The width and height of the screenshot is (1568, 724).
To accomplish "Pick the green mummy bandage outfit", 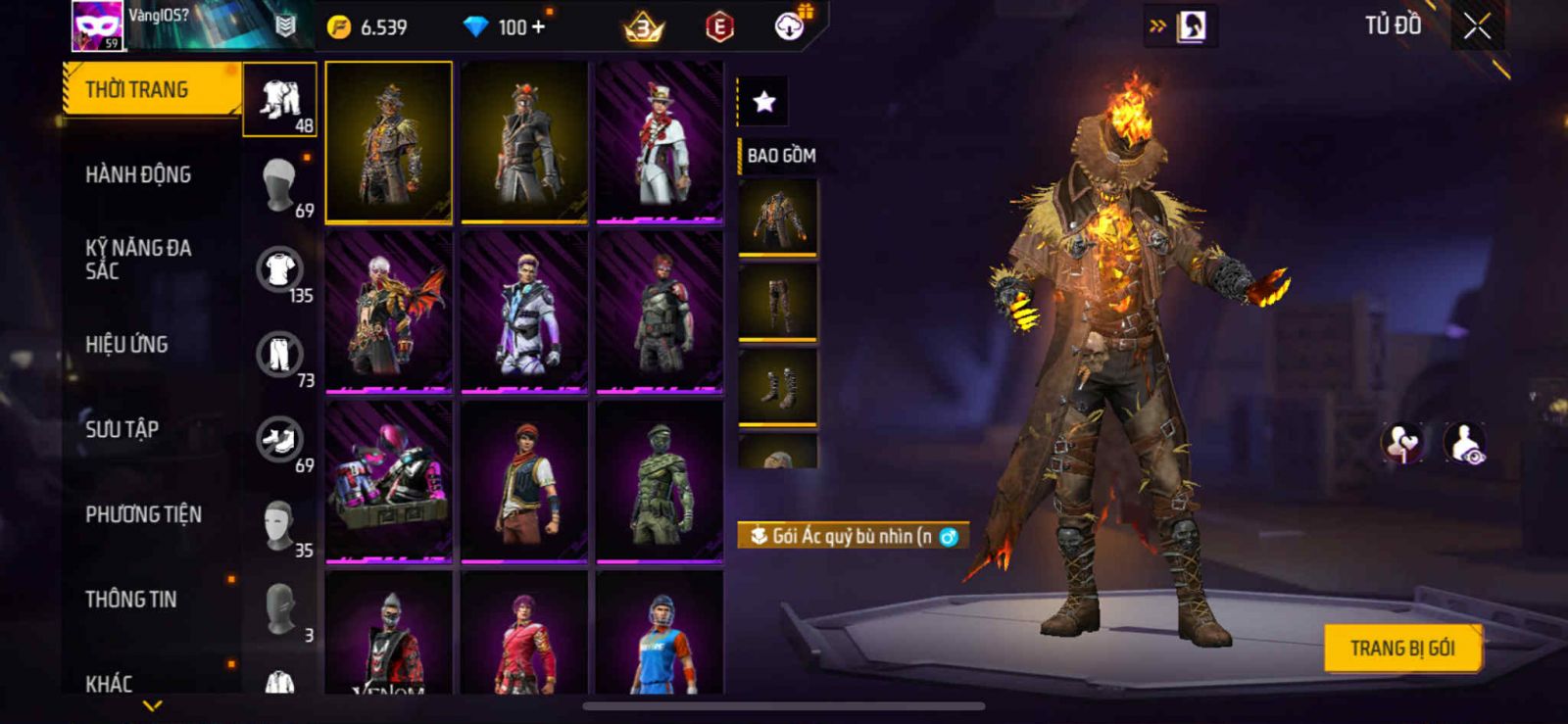I will [x=660, y=482].
